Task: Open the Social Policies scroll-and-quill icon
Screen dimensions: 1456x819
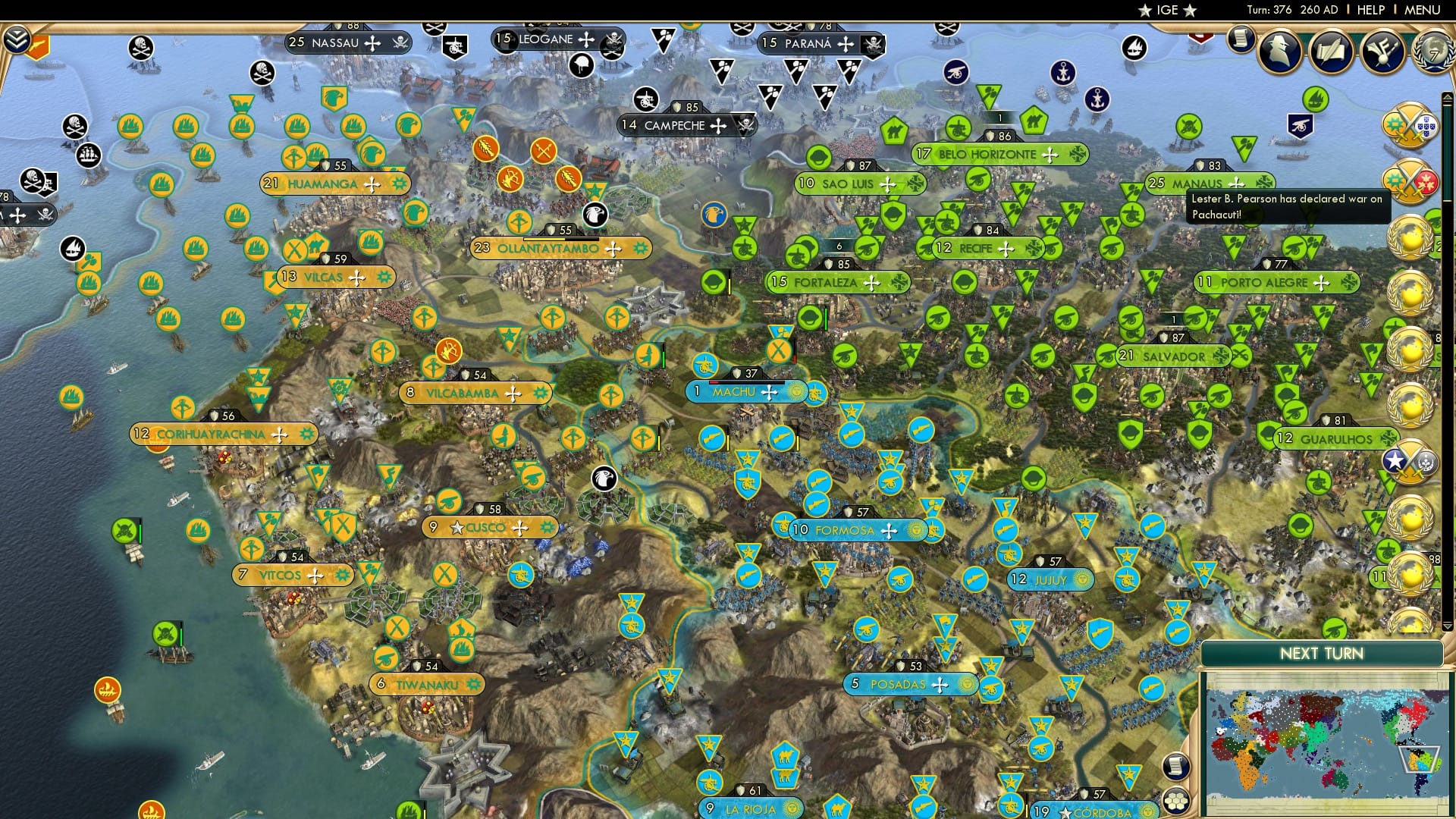Action: 1332,51
